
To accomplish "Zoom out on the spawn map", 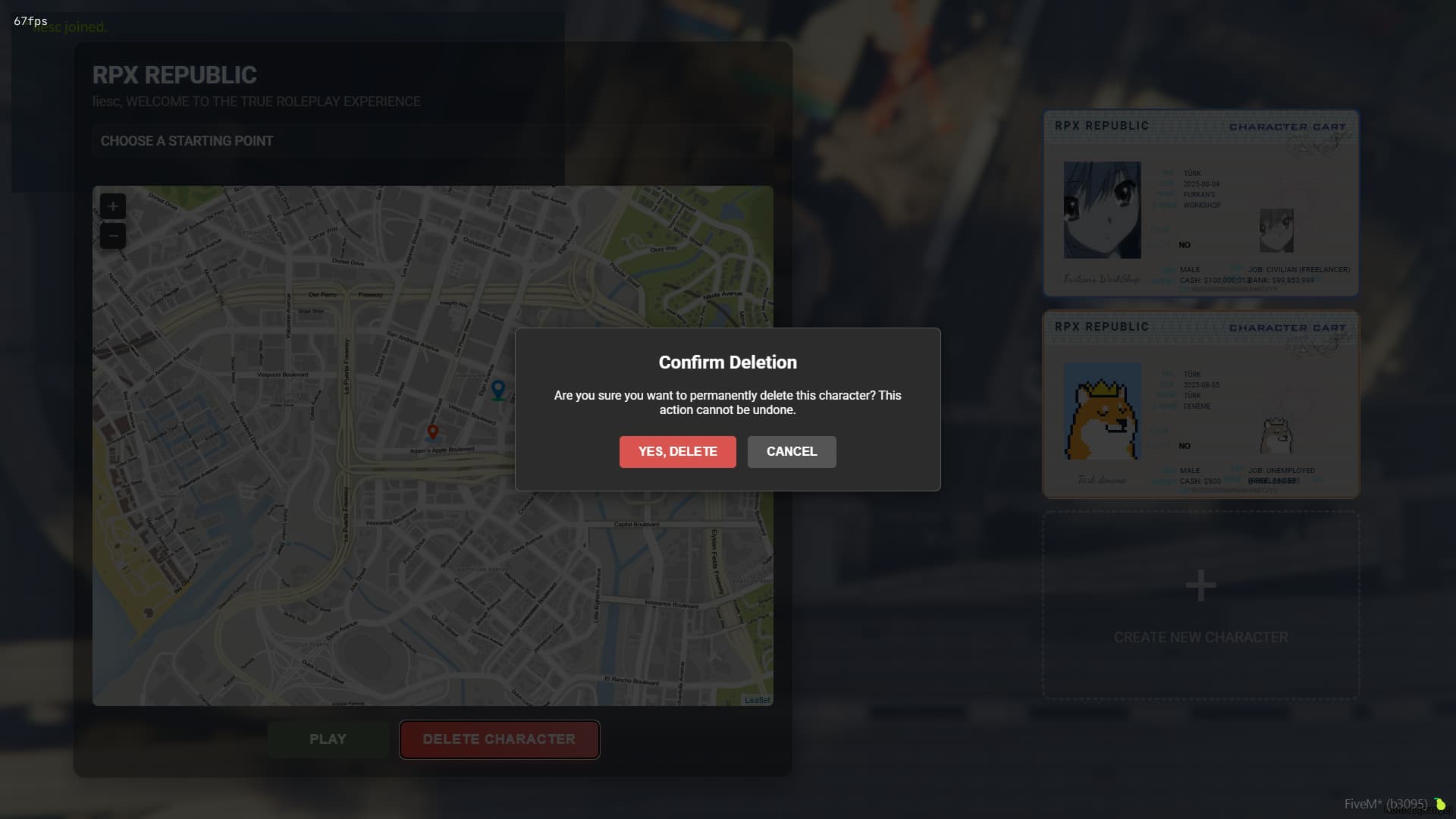I will (x=112, y=236).
